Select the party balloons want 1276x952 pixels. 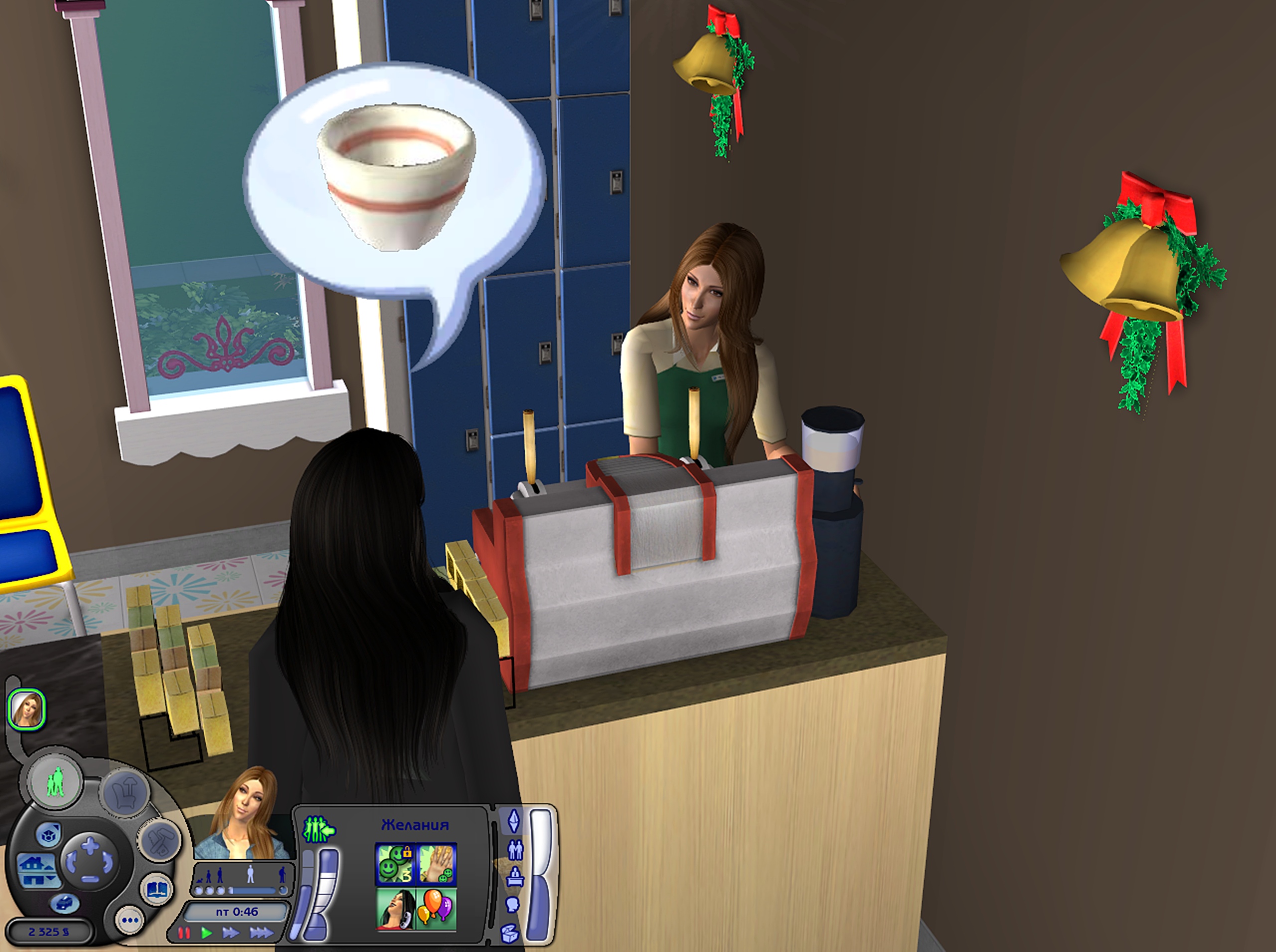436,908
